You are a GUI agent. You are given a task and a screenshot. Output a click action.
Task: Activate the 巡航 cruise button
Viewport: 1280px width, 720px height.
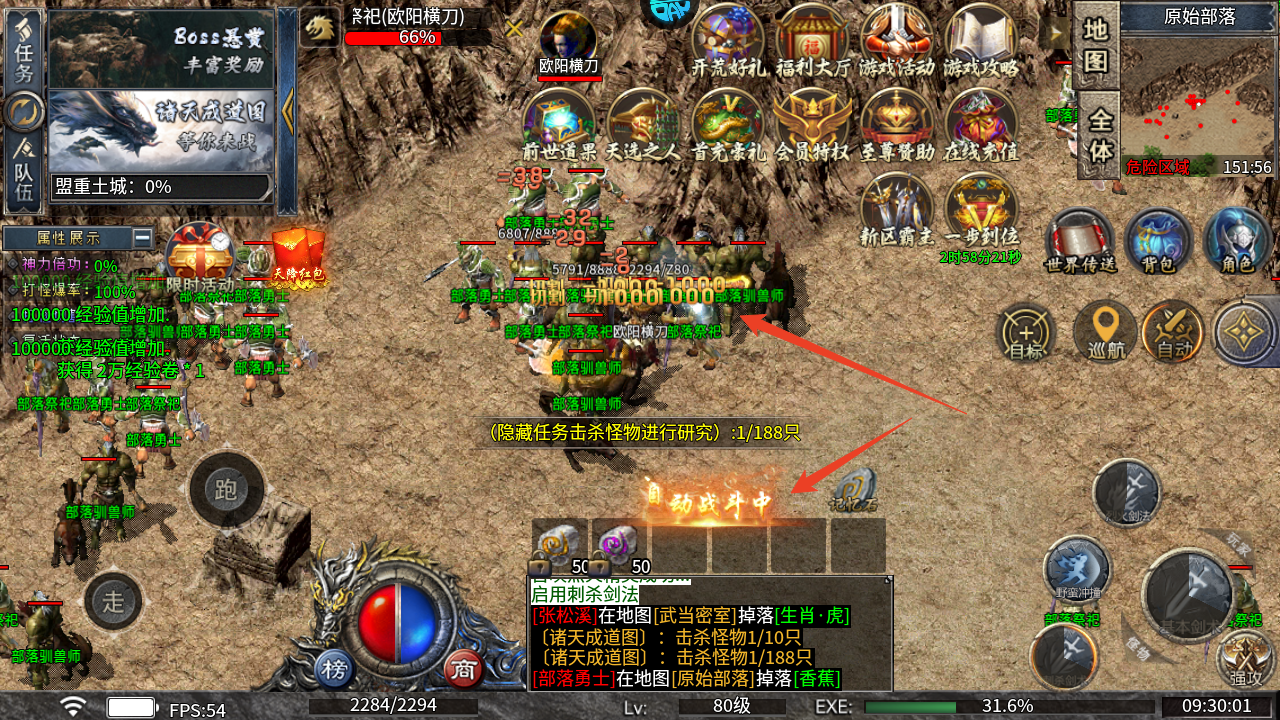pyautogui.click(x=1104, y=331)
